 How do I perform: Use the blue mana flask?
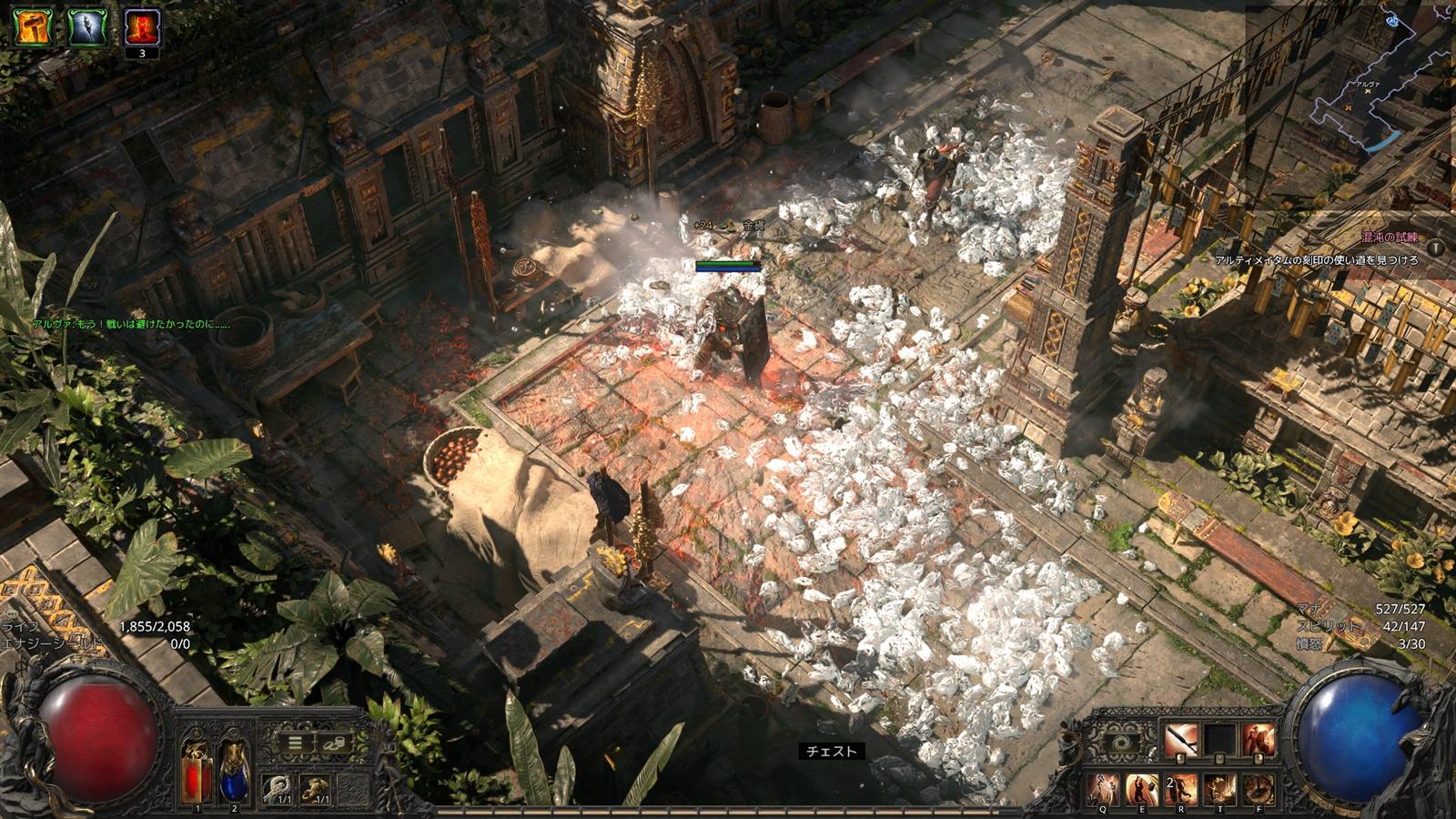coord(235,772)
